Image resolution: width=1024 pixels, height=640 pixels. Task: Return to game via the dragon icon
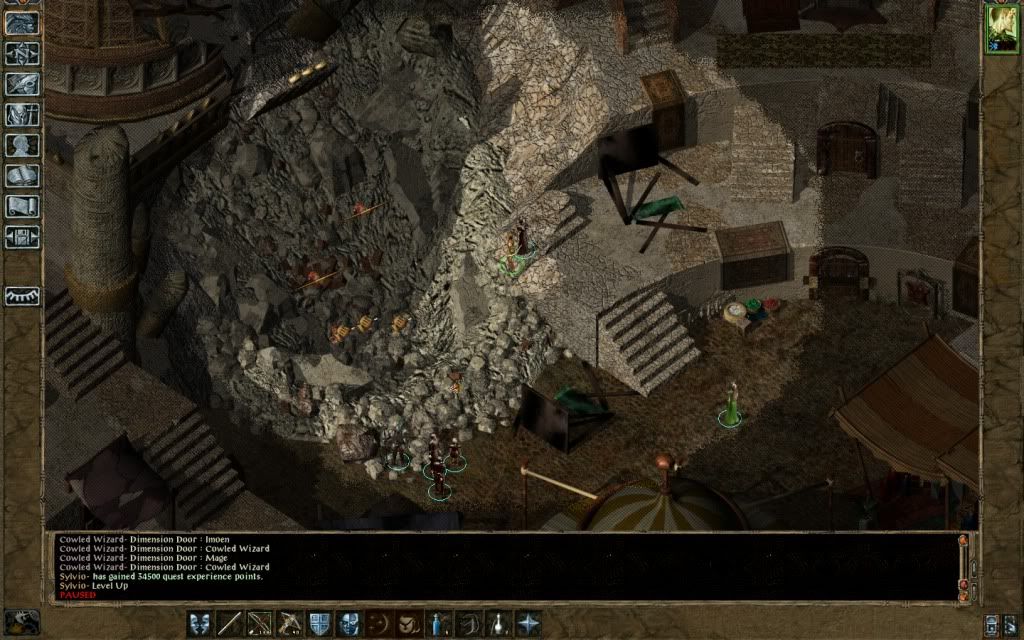[x=22, y=24]
